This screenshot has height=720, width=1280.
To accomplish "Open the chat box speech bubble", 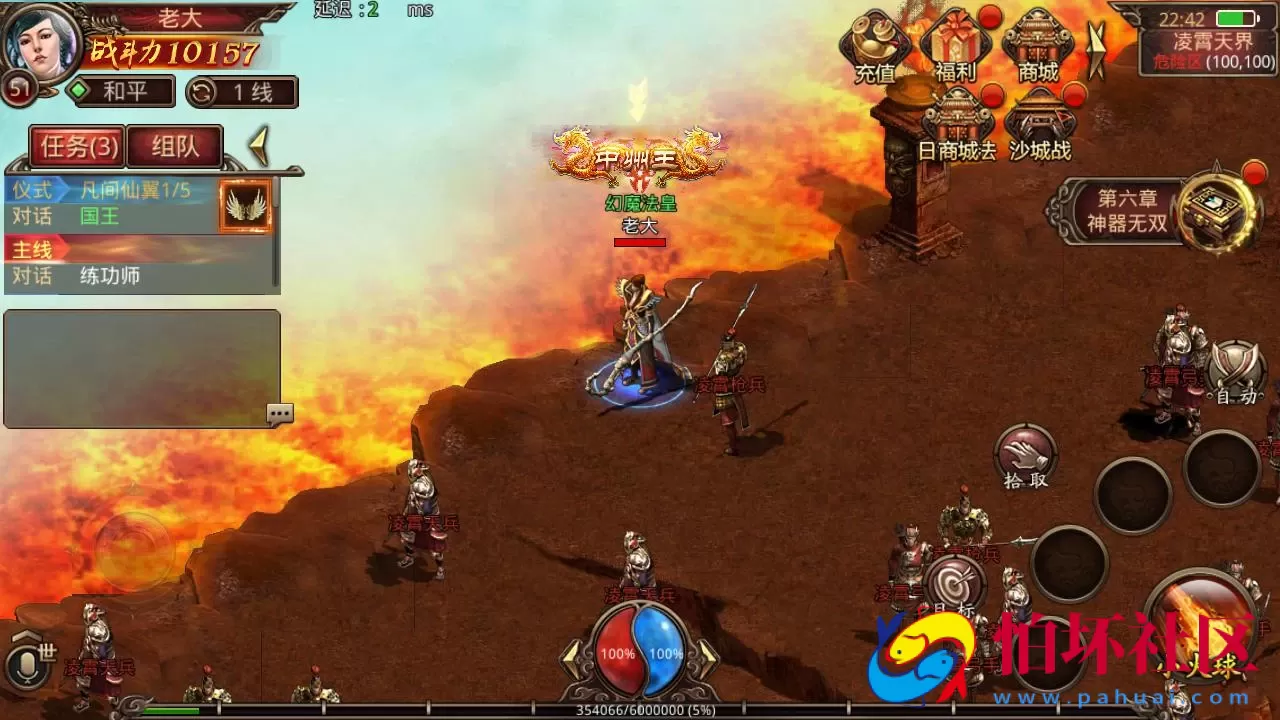I will click(280, 413).
